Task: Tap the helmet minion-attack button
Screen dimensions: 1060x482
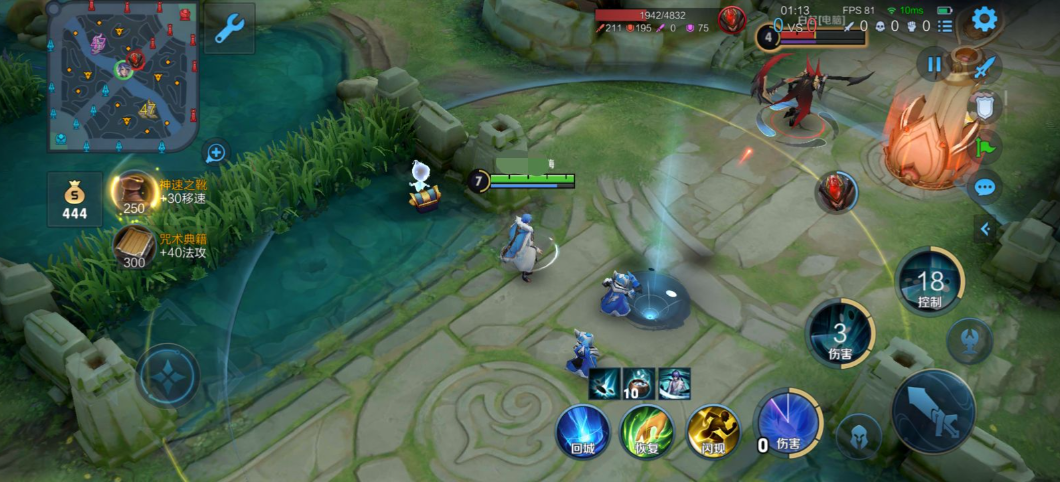Action: point(859,436)
